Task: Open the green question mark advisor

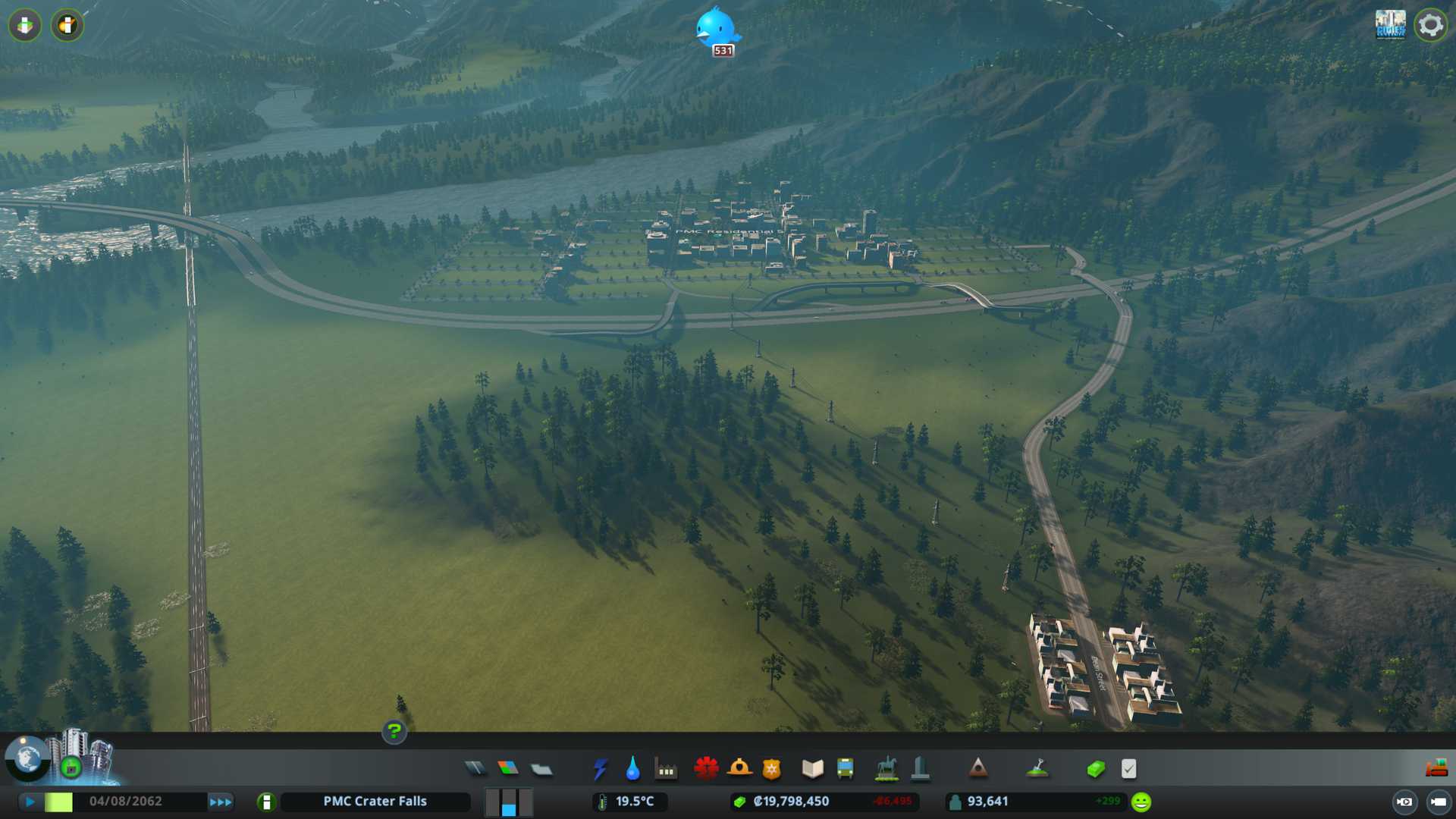Action: coord(394,732)
